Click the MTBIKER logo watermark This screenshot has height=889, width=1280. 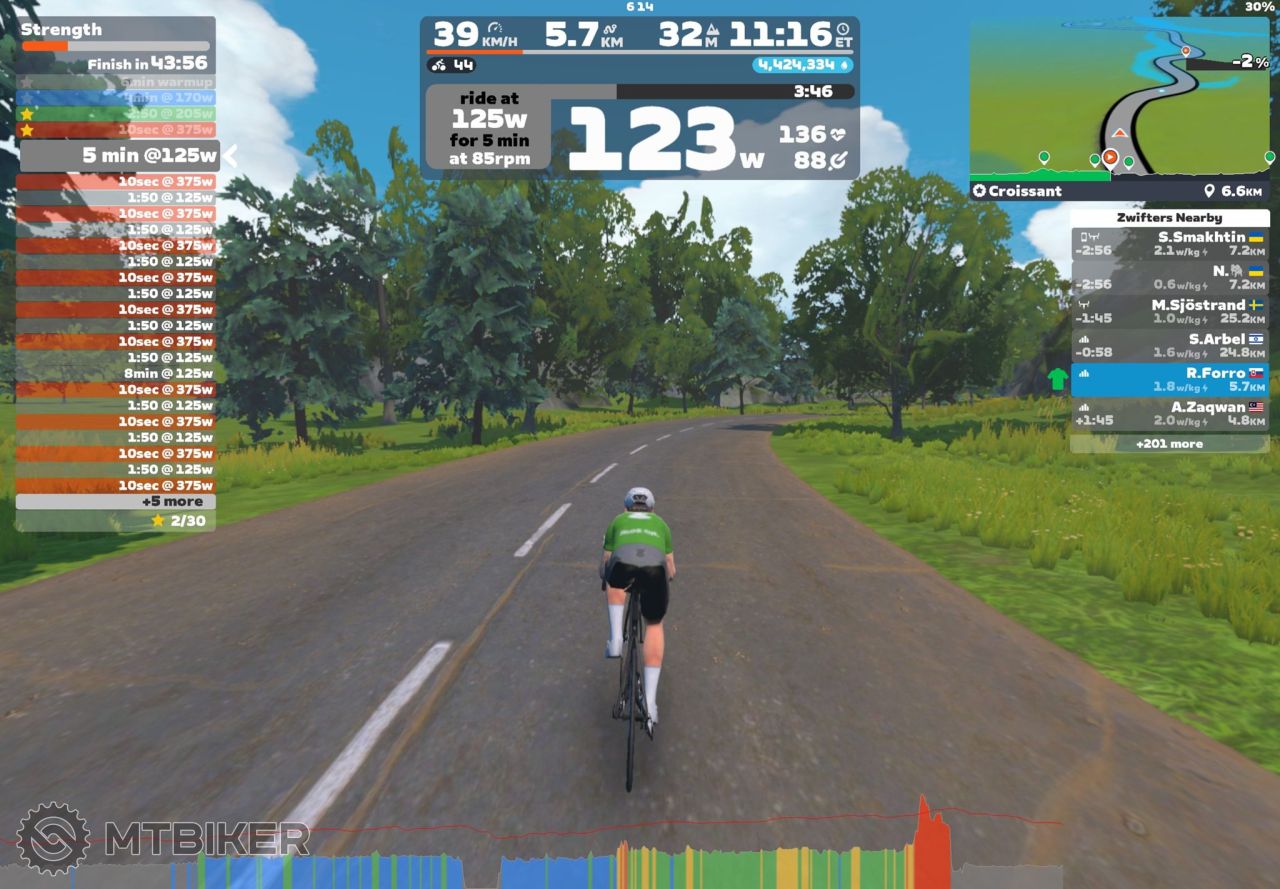(x=165, y=838)
